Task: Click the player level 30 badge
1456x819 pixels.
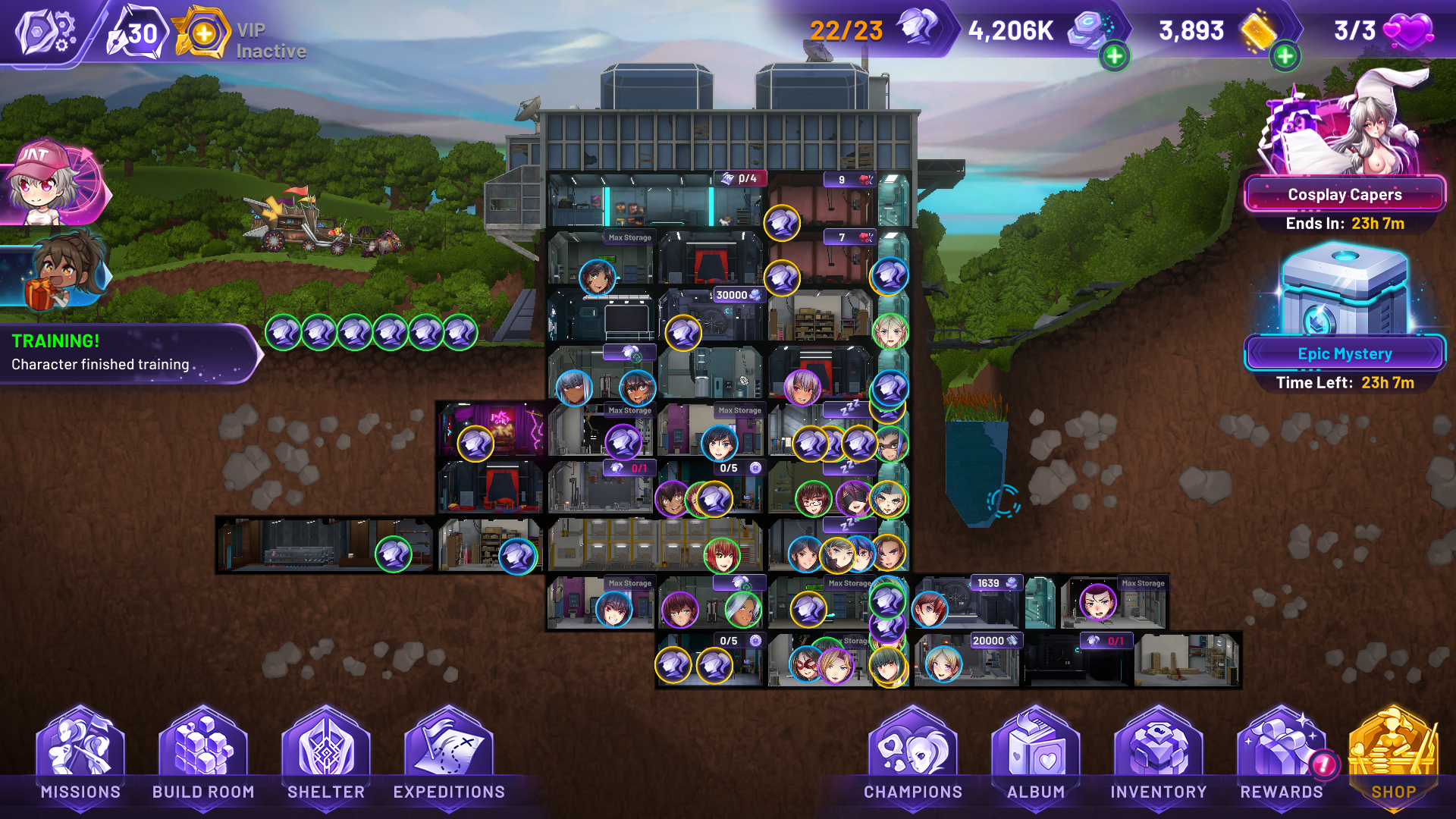Action: (136, 34)
